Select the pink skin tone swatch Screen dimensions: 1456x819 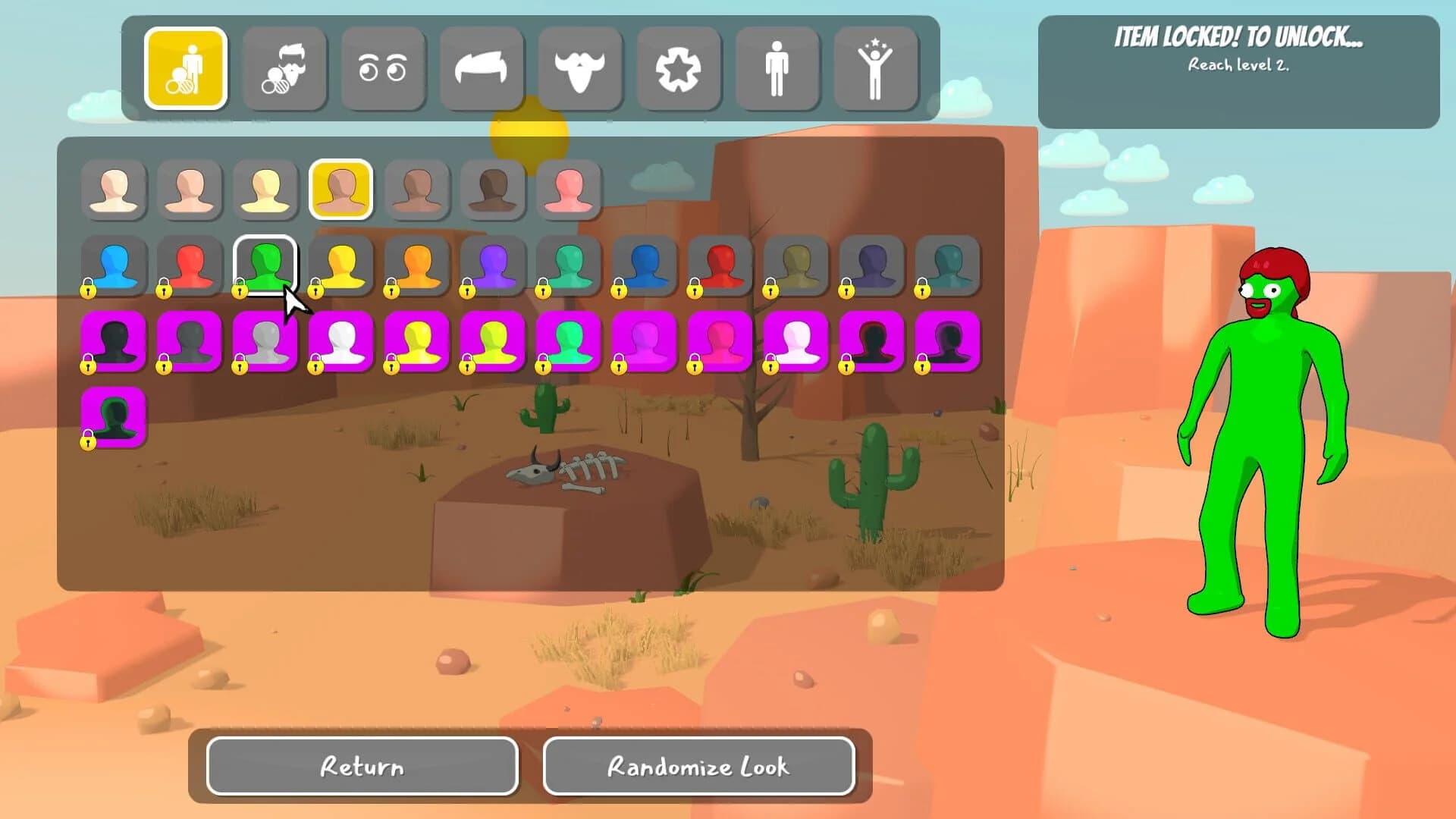coord(569,190)
